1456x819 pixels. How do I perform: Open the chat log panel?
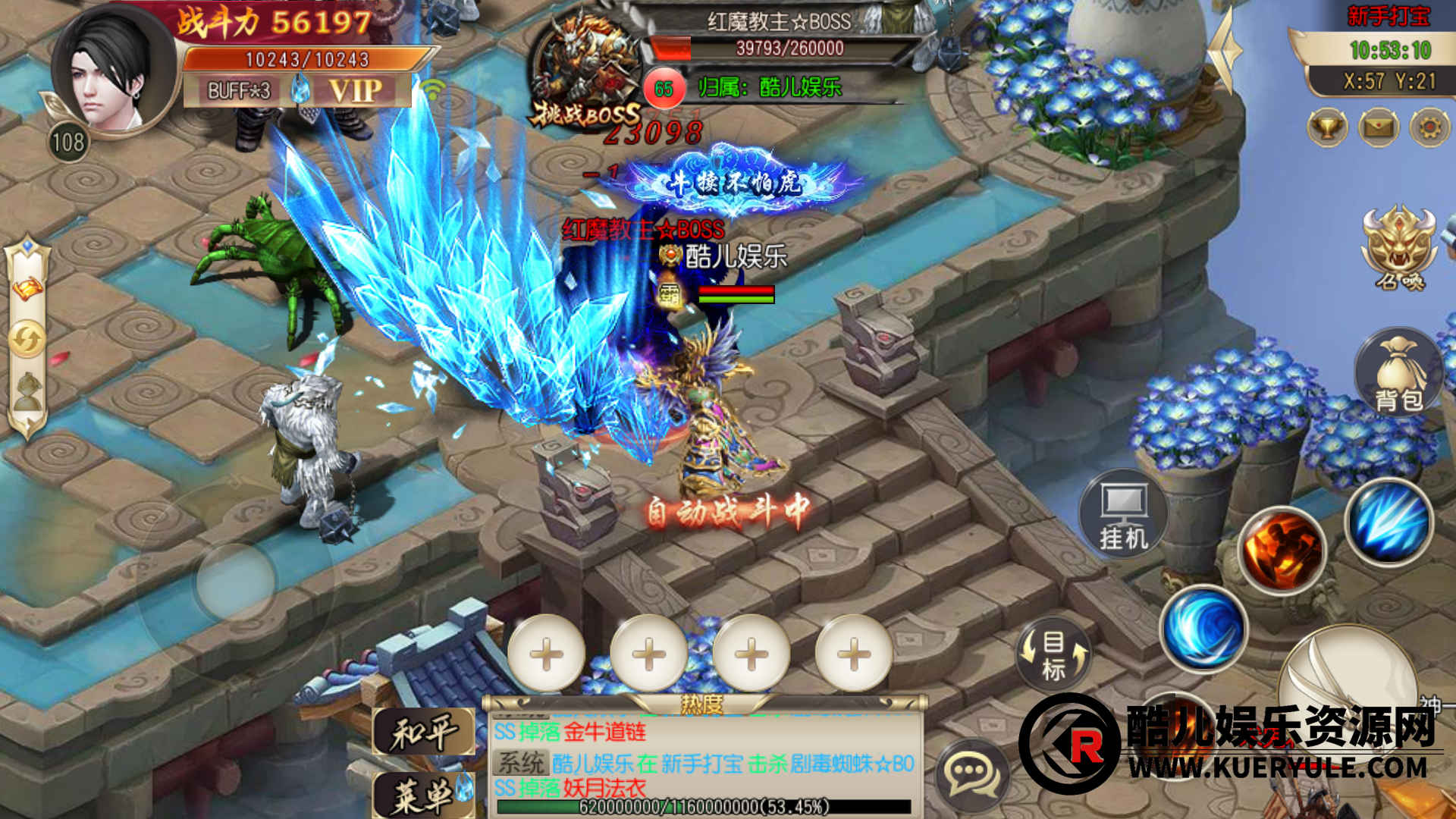coord(704,758)
